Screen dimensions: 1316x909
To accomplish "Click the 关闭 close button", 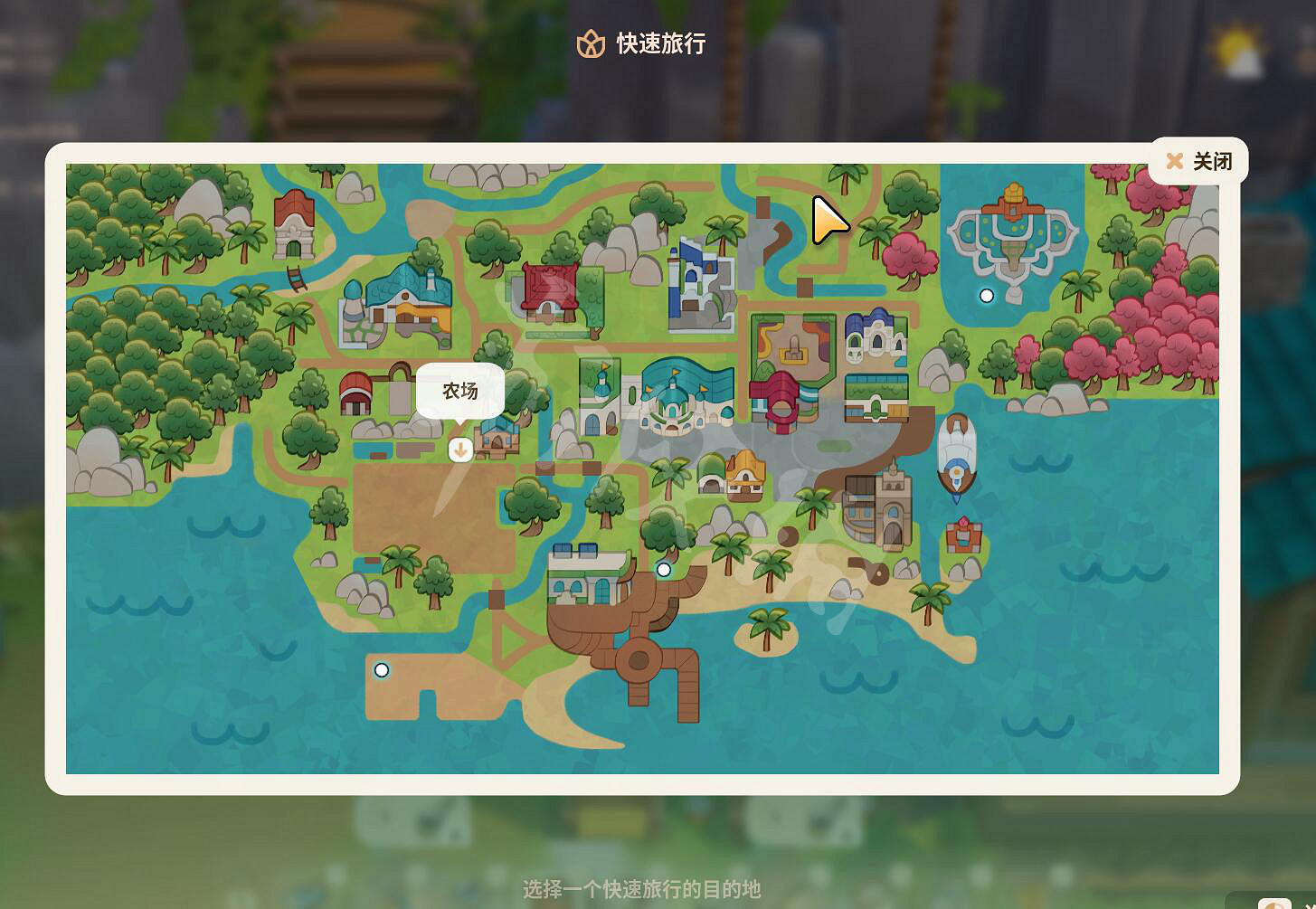I will tap(1199, 160).
